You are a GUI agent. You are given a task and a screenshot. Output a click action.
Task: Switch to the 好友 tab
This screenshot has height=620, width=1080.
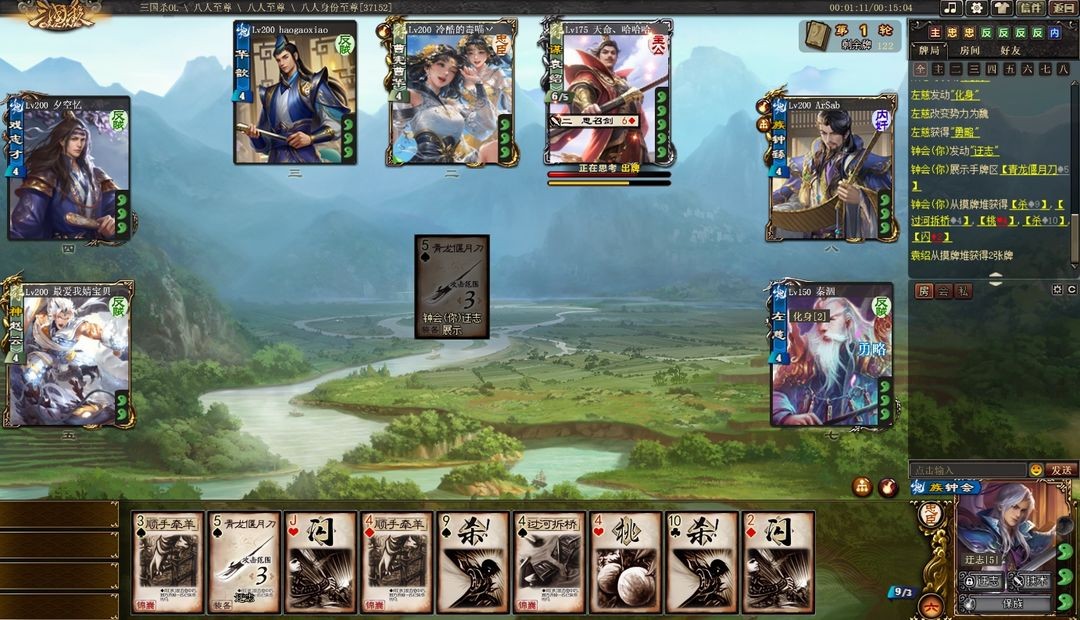tap(1010, 50)
